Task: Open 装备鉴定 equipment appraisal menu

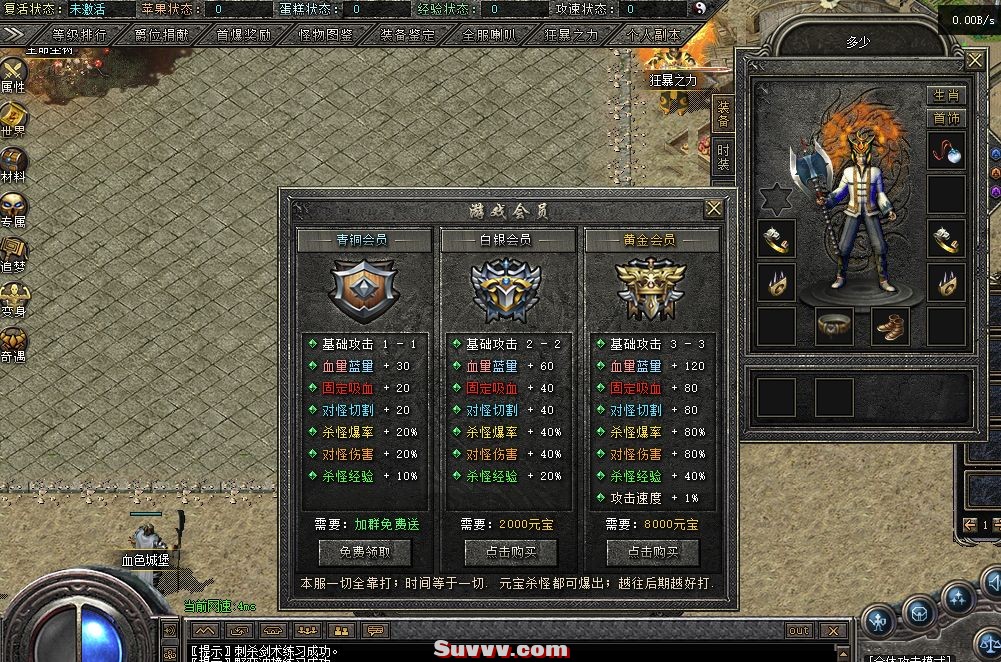Action: click(x=408, y=34)
